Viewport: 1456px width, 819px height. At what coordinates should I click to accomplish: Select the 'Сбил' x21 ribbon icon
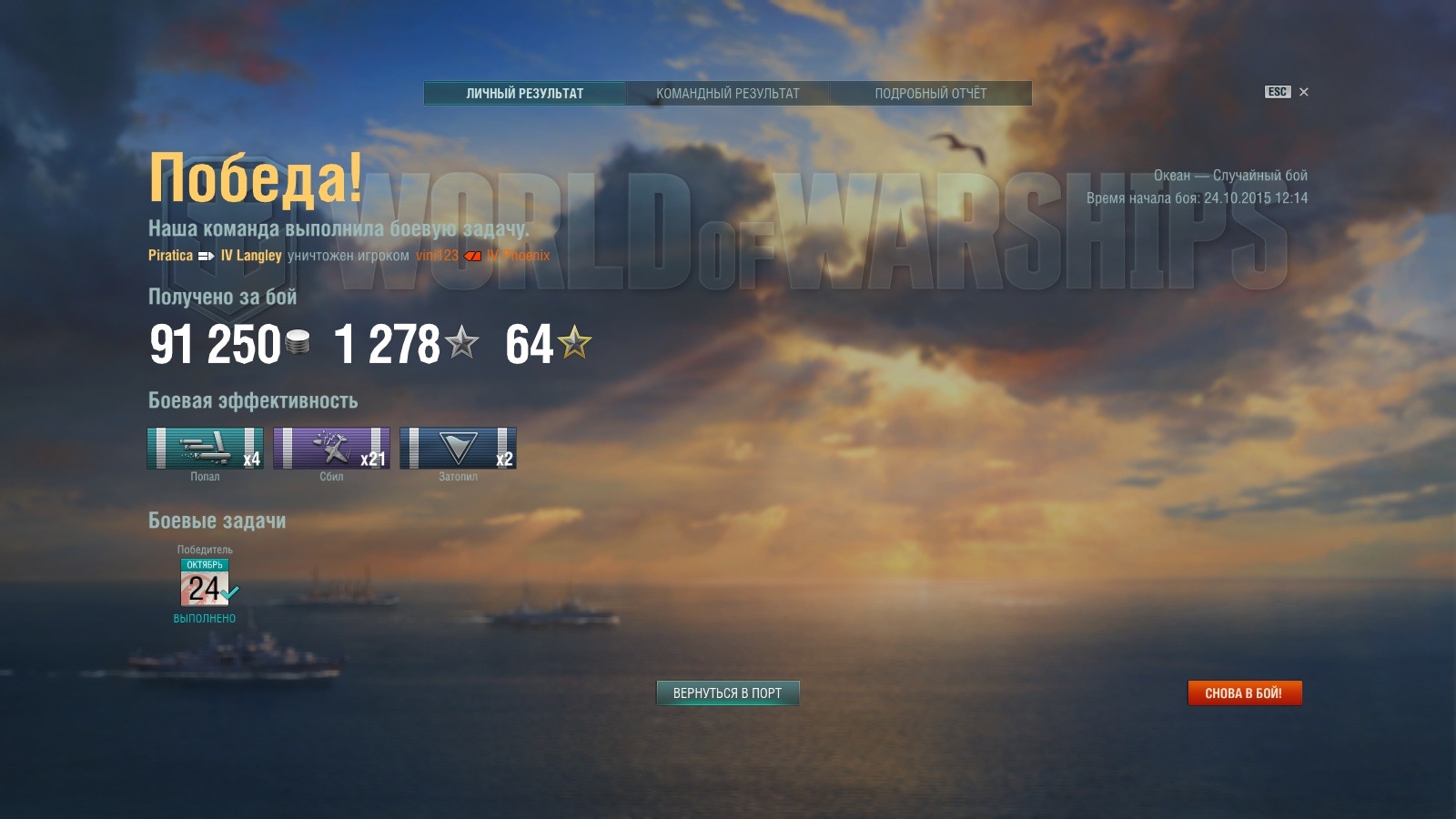pyautogui.click(x=332, y=446)
